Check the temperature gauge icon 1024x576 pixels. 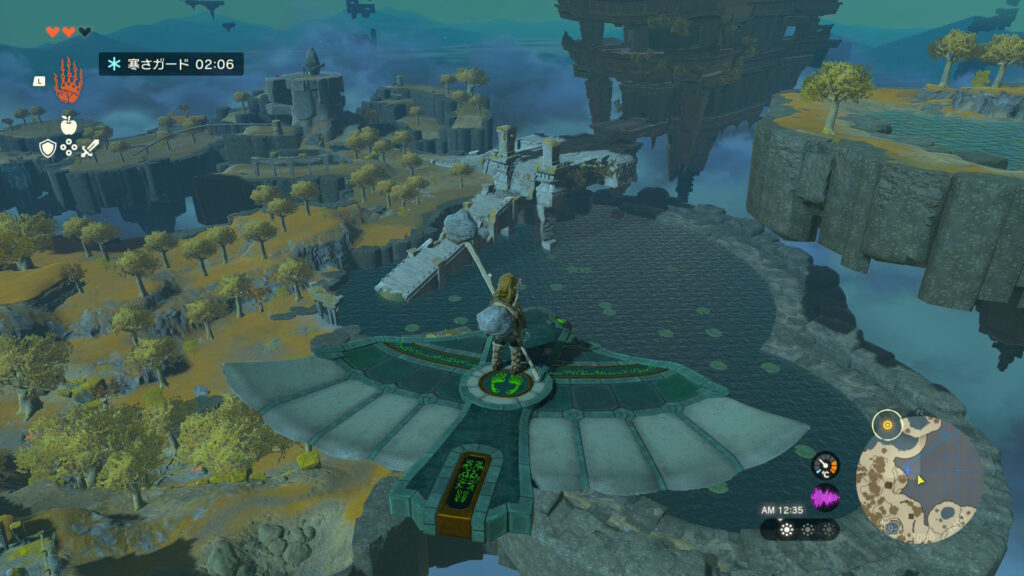click(825, 465)
